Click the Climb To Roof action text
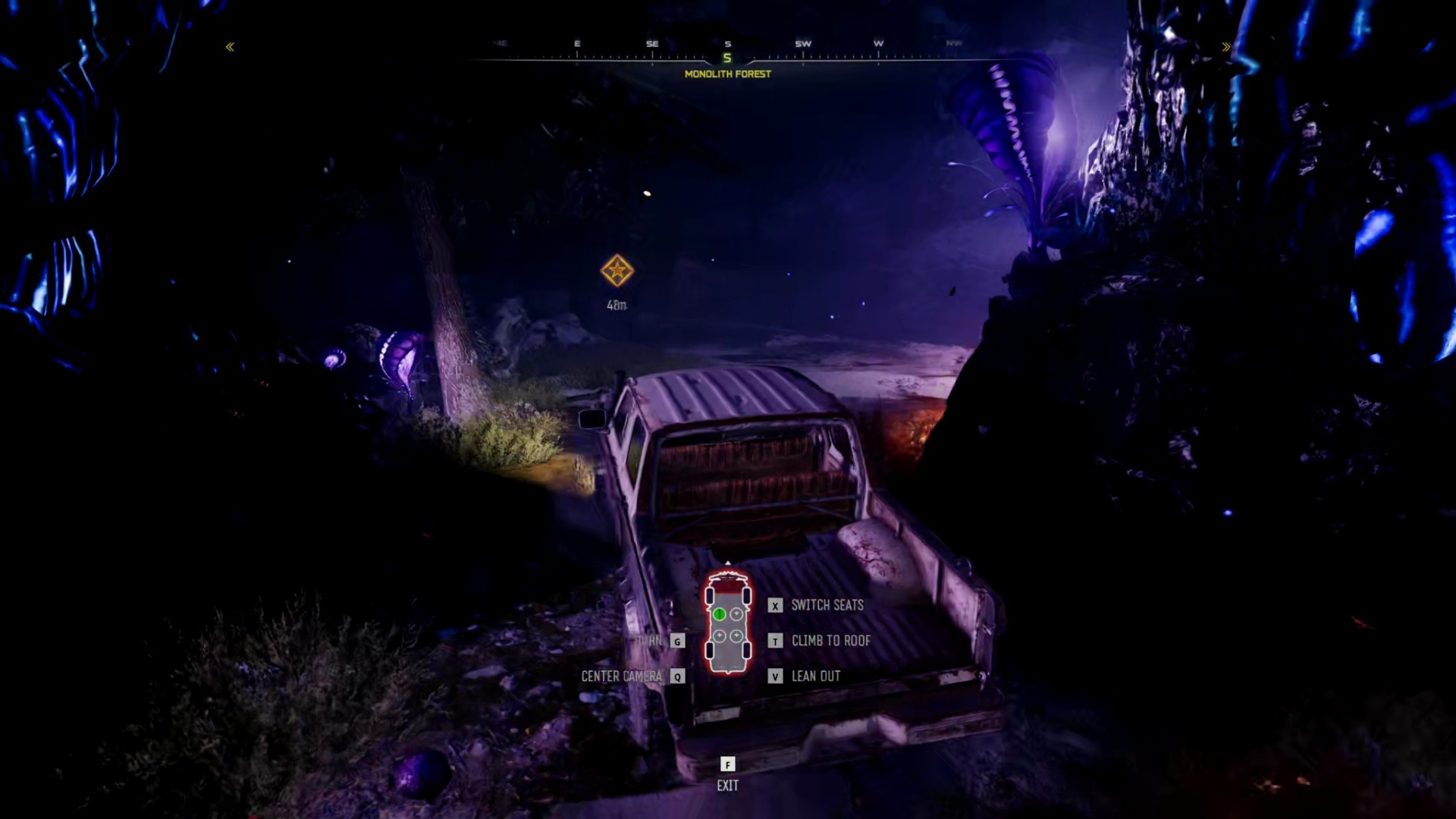1456x819 pixels. pos(831,641)
